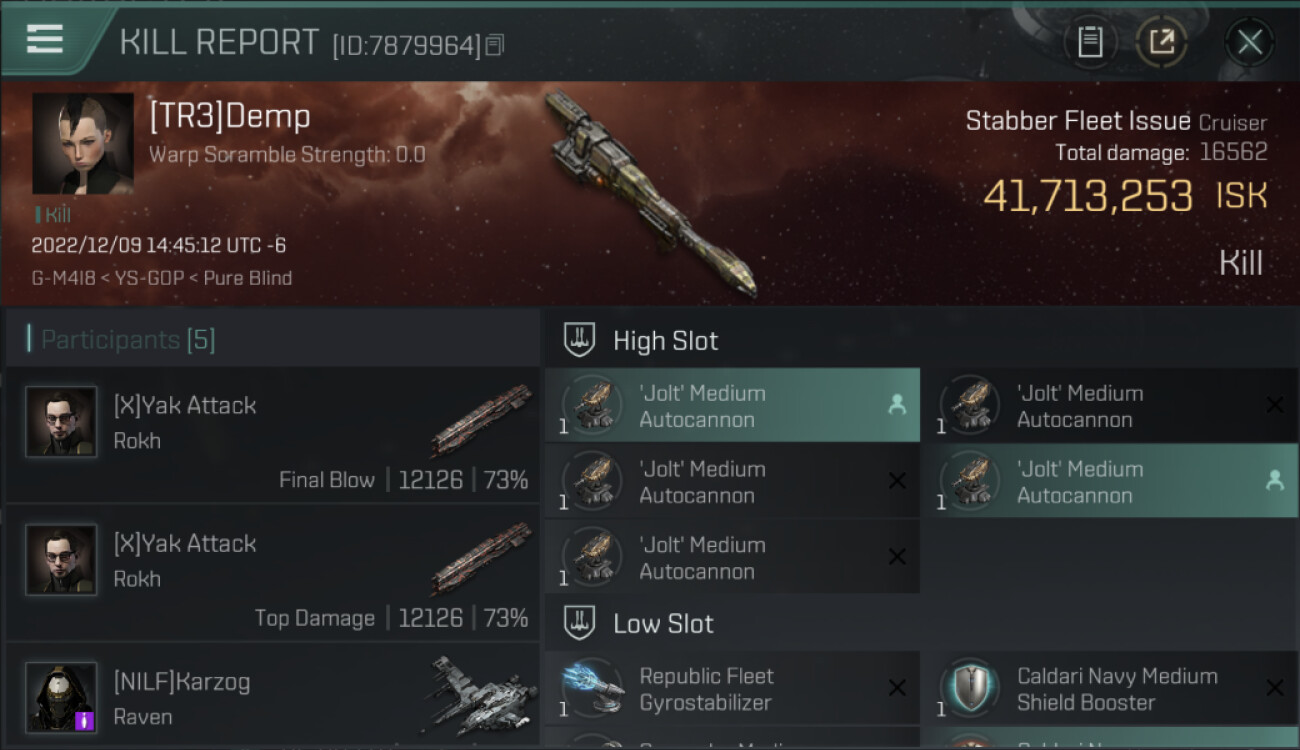Viewport: 1300px width, 750px height.
Task: Copy the kill report ID
Action: (x=495, y=45)
